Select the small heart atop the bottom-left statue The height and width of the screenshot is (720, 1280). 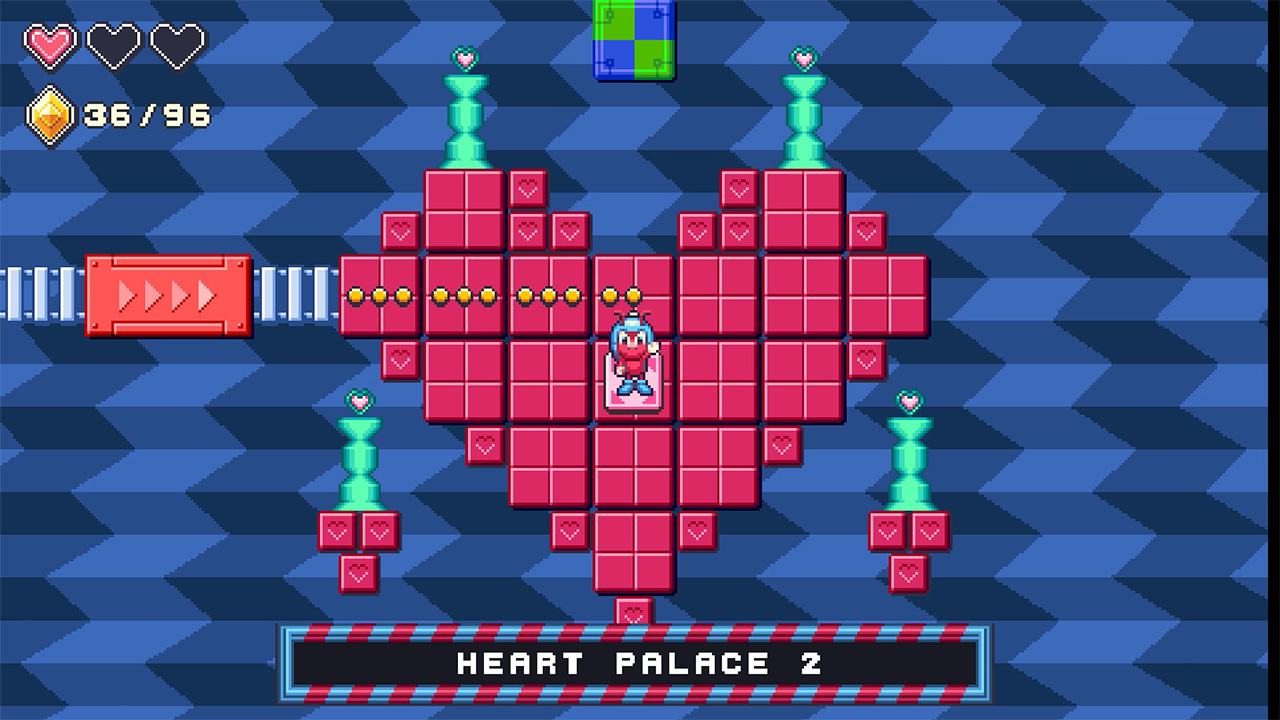(x=358, y=400)
